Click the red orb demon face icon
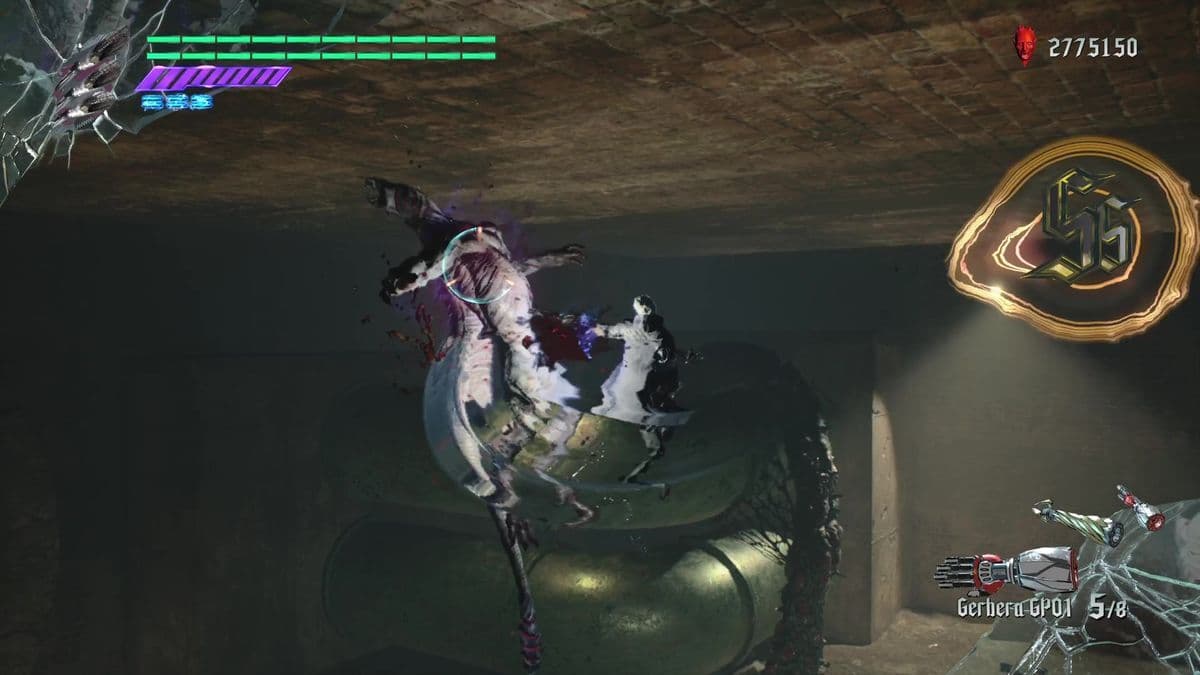This screenshot has height=675, width=1200. pyautogui.click(x=1026, y=46)
